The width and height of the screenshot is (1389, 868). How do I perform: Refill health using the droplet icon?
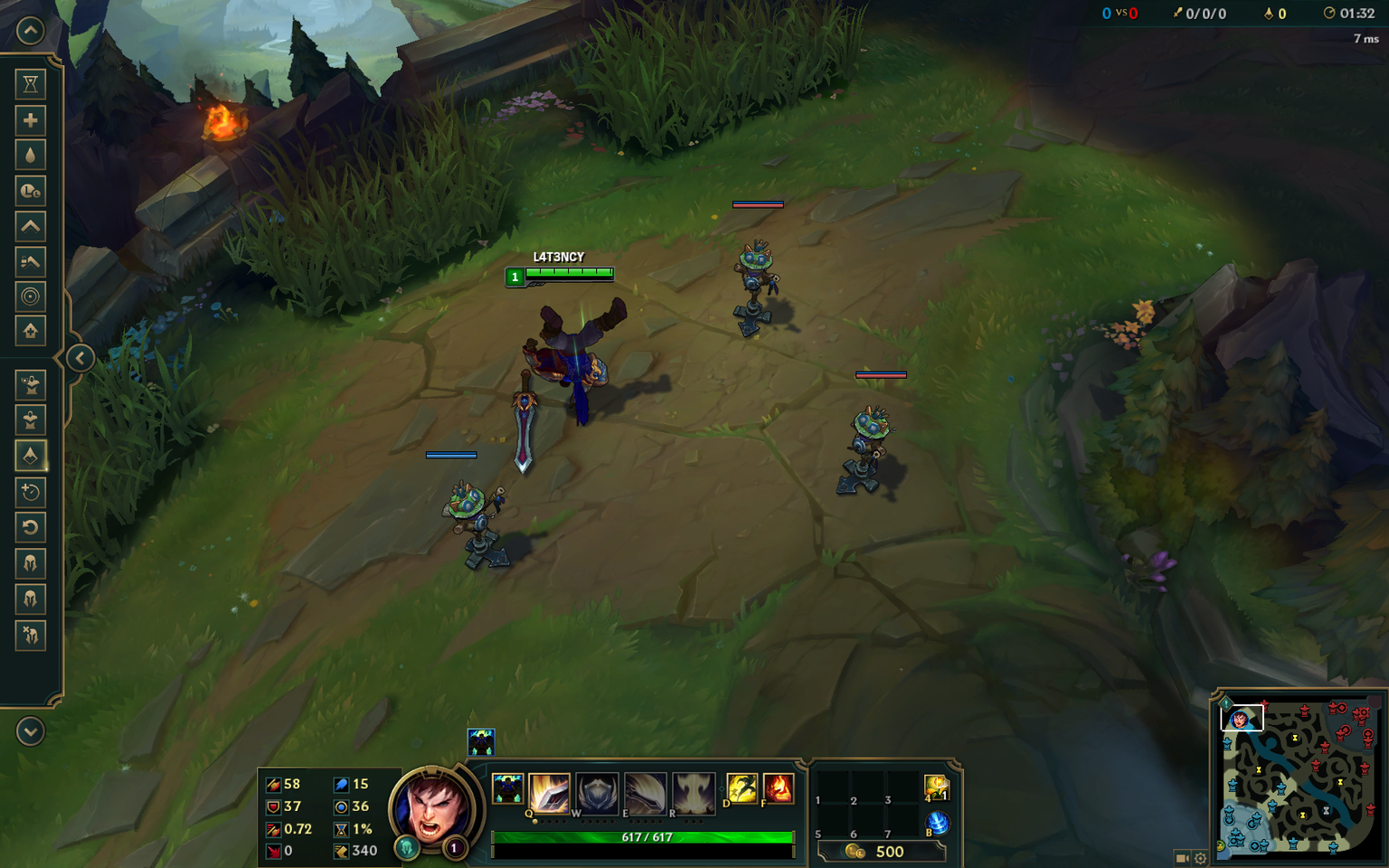[x=30, y=155]
